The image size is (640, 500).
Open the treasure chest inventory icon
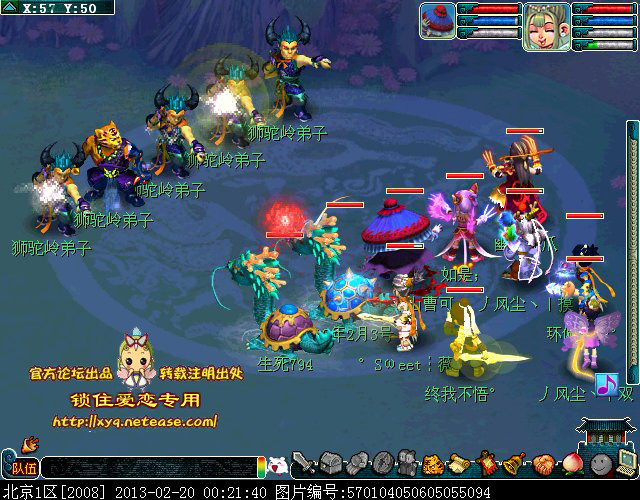click(331, 464)
